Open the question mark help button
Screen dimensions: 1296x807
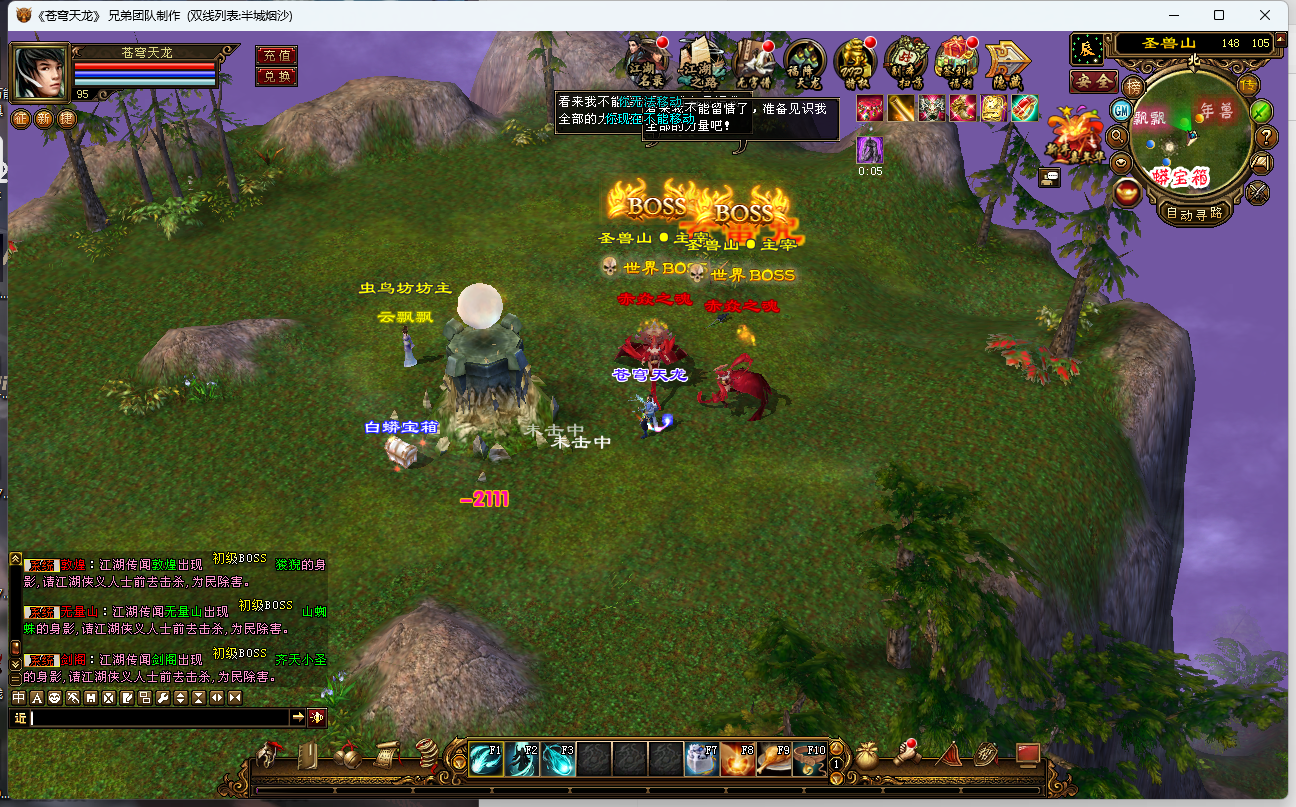tap(1266, 137)
